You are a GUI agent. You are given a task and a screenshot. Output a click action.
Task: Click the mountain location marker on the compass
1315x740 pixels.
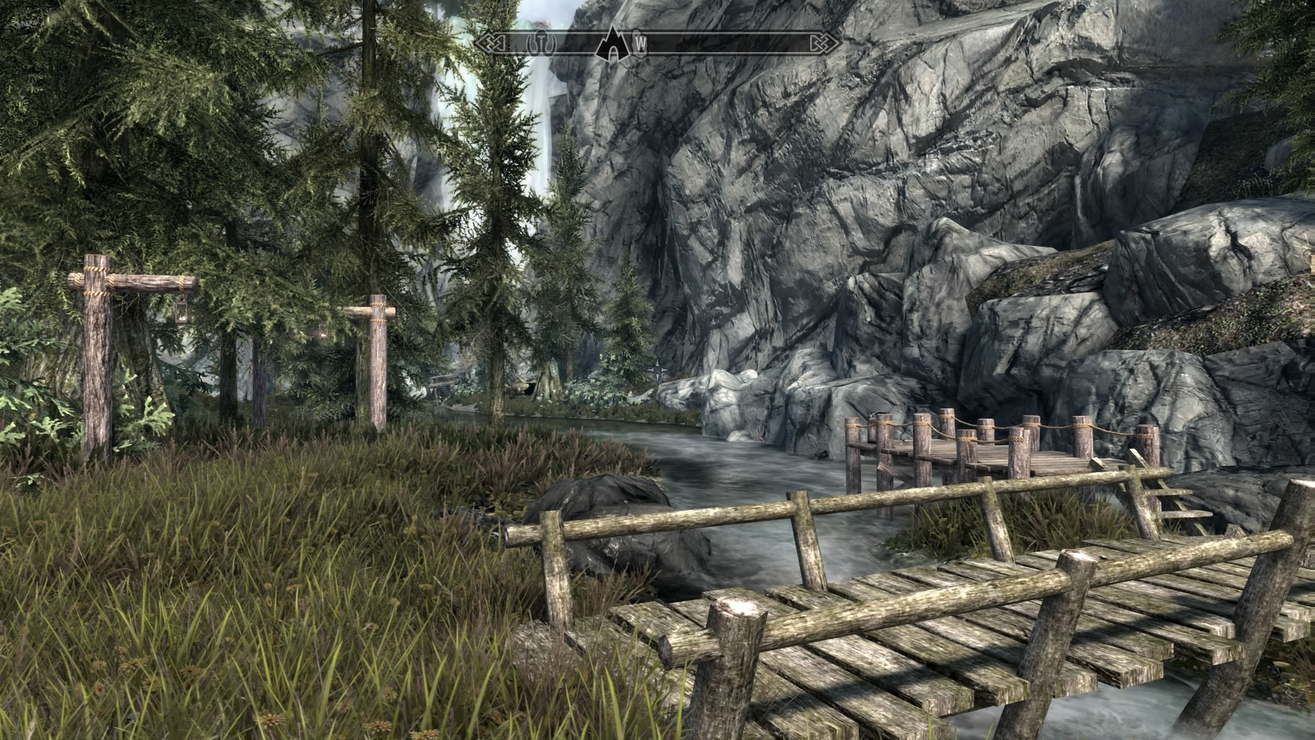614,42
